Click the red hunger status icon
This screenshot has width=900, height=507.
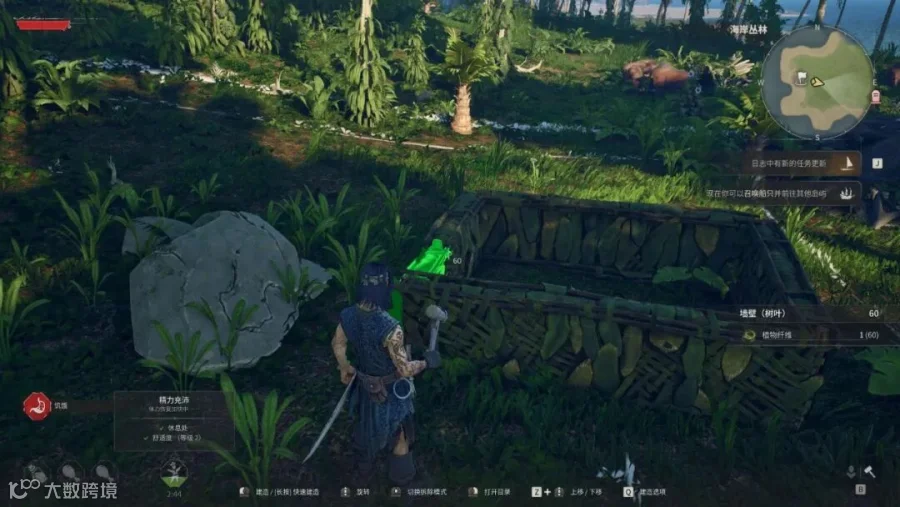tap(37, 406)
